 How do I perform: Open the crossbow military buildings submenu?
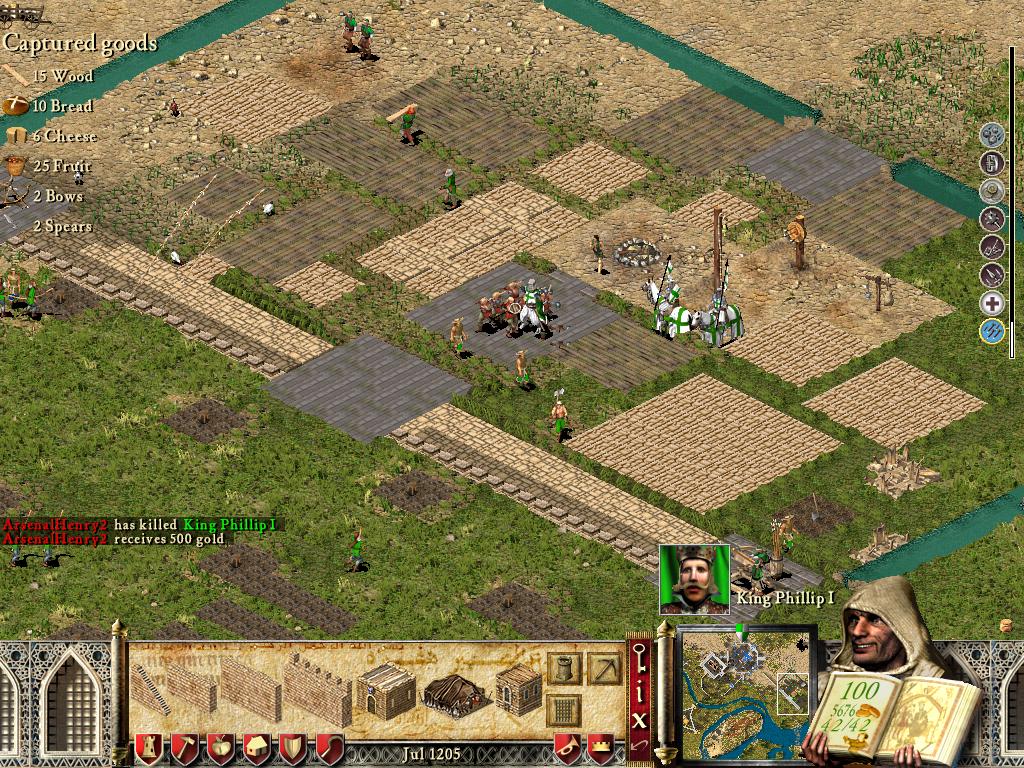coord(604,668)
